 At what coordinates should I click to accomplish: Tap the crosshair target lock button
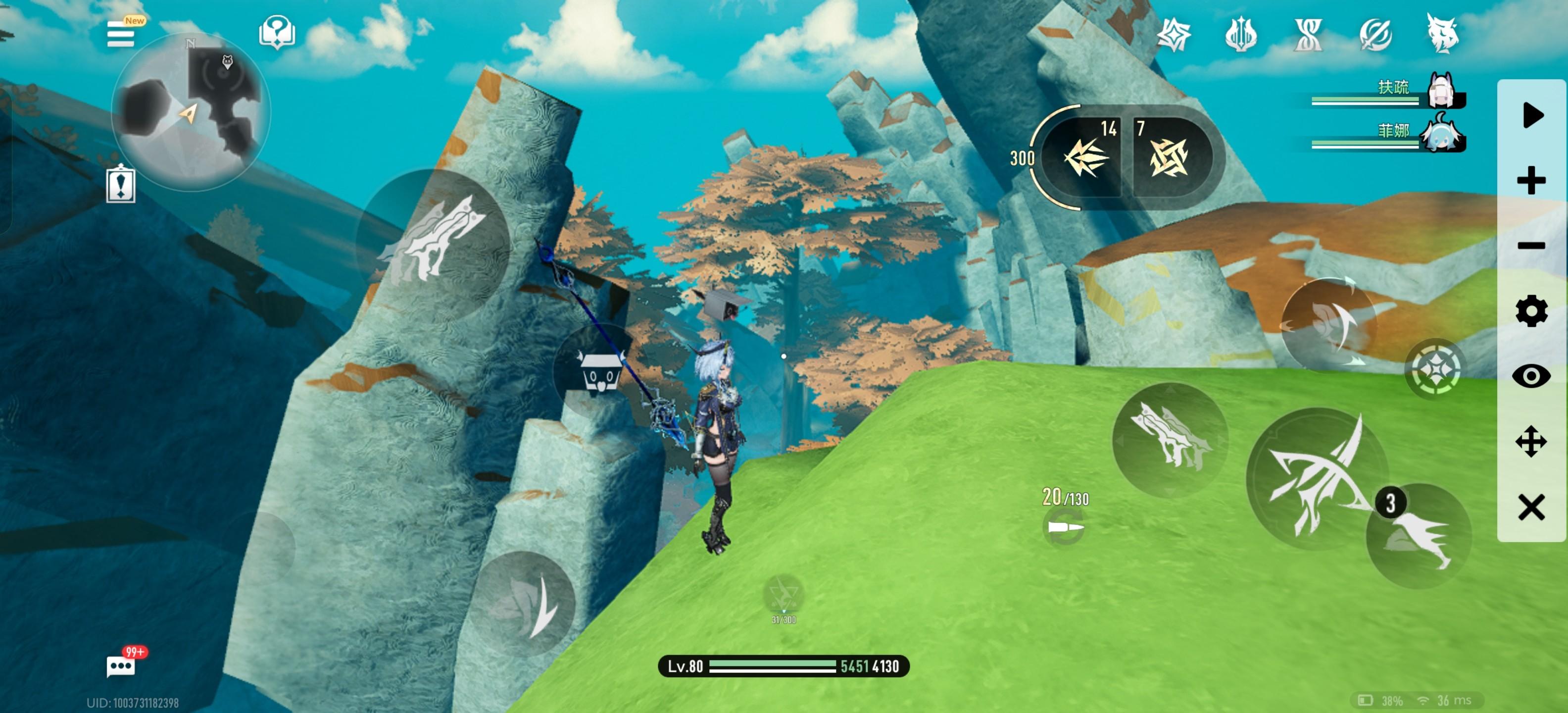[1435, 369]
